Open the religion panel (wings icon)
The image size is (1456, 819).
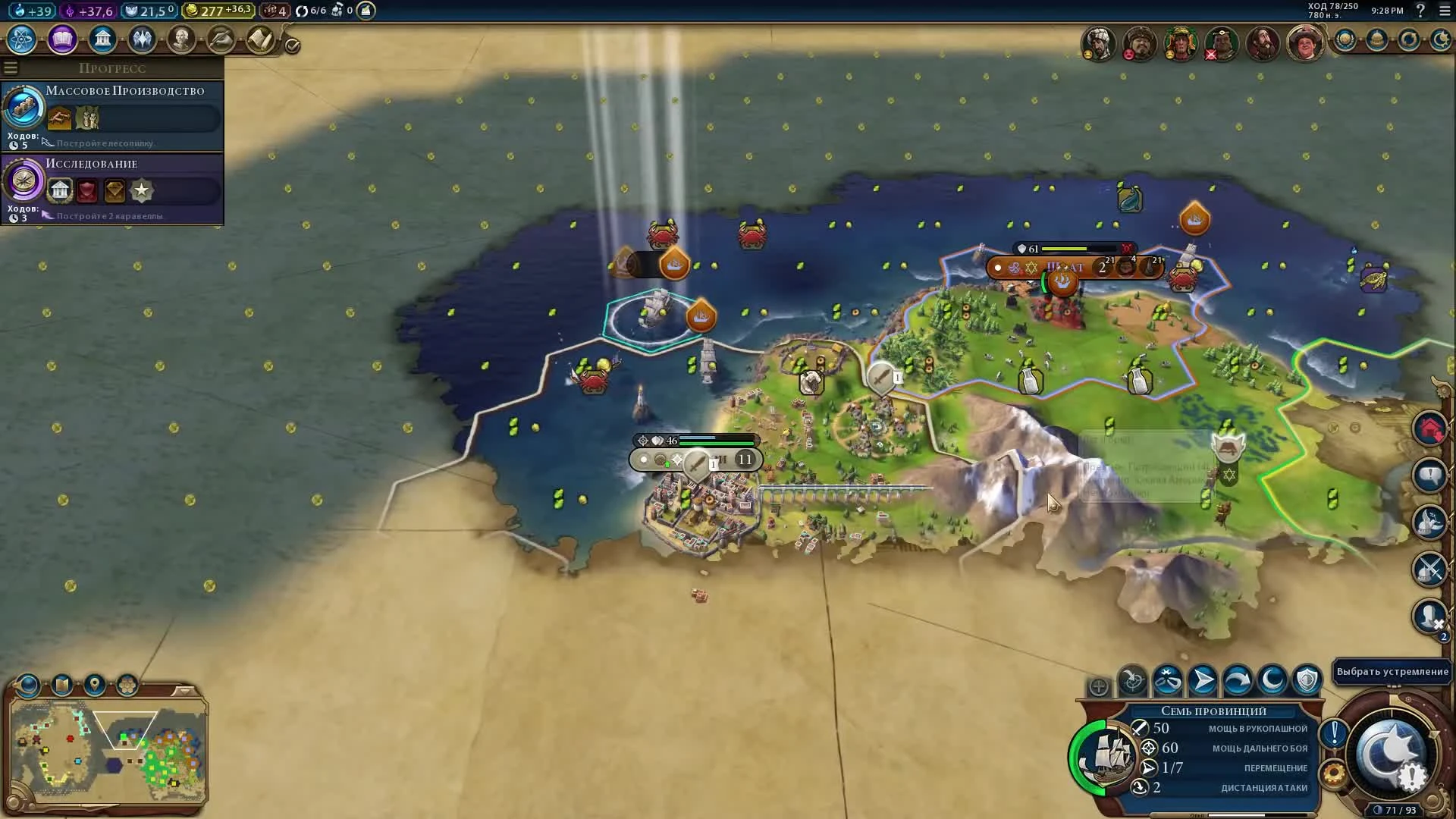point(142,39)
